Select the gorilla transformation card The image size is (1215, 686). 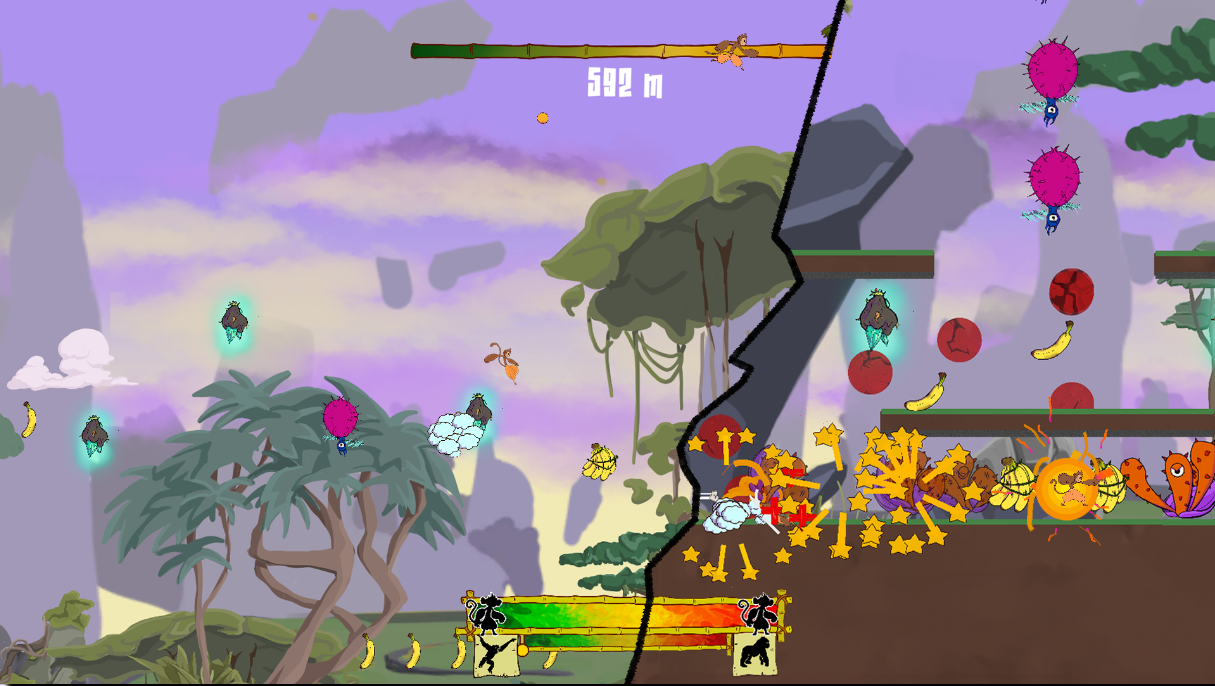[754, 655]
